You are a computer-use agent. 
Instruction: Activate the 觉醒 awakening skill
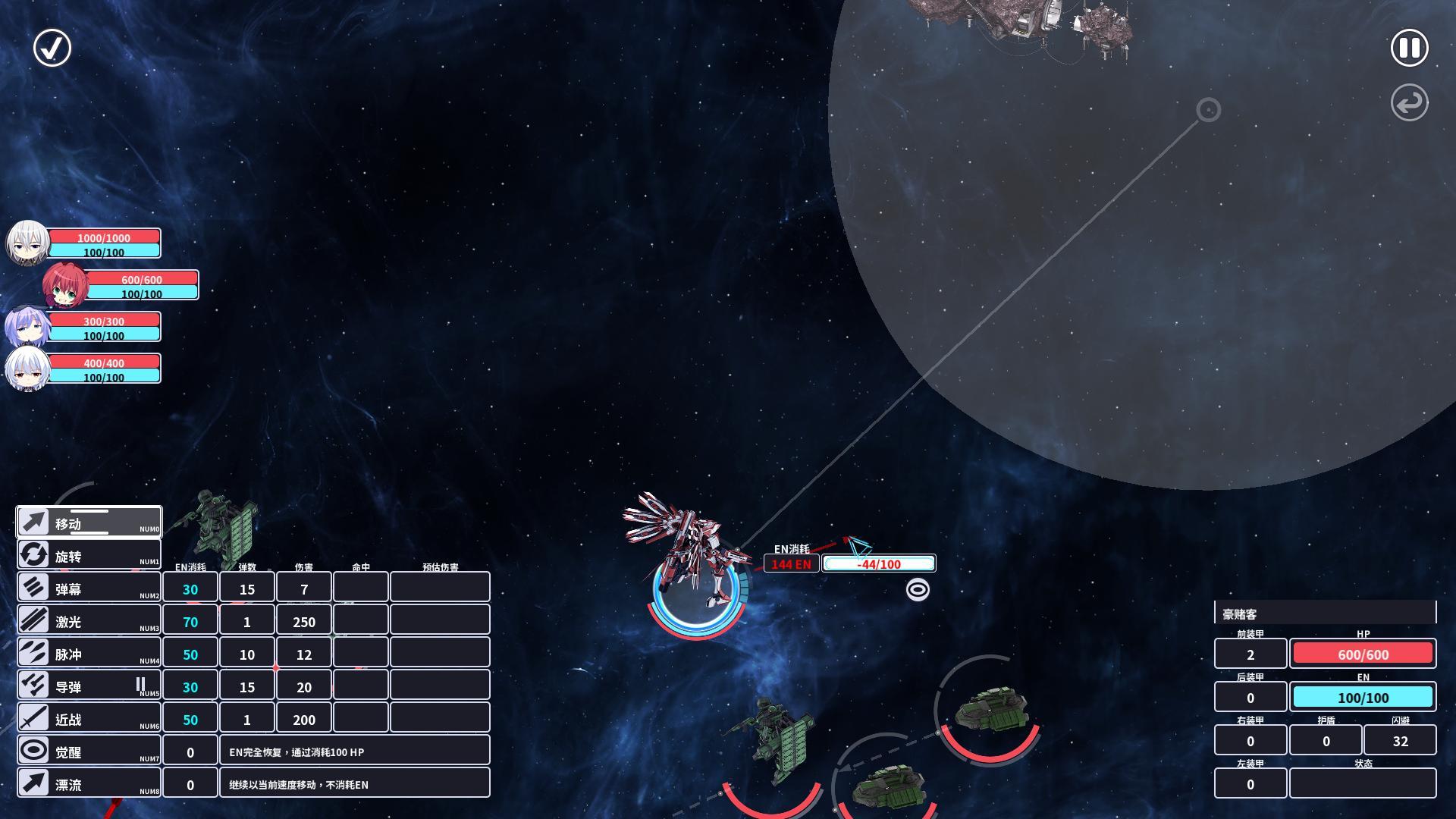[x=89, y=751]
